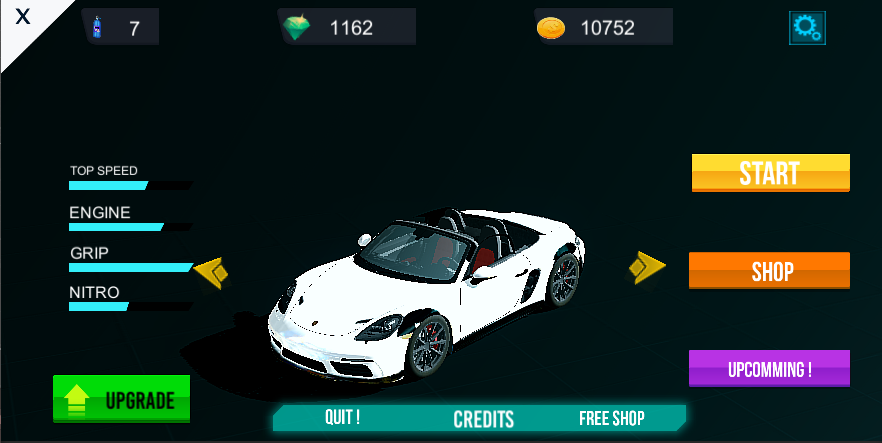Screen dimensions: 882x443
Task: Hit the green UPGRADE button
Action: pyautogui.click(x=122, y=400)
